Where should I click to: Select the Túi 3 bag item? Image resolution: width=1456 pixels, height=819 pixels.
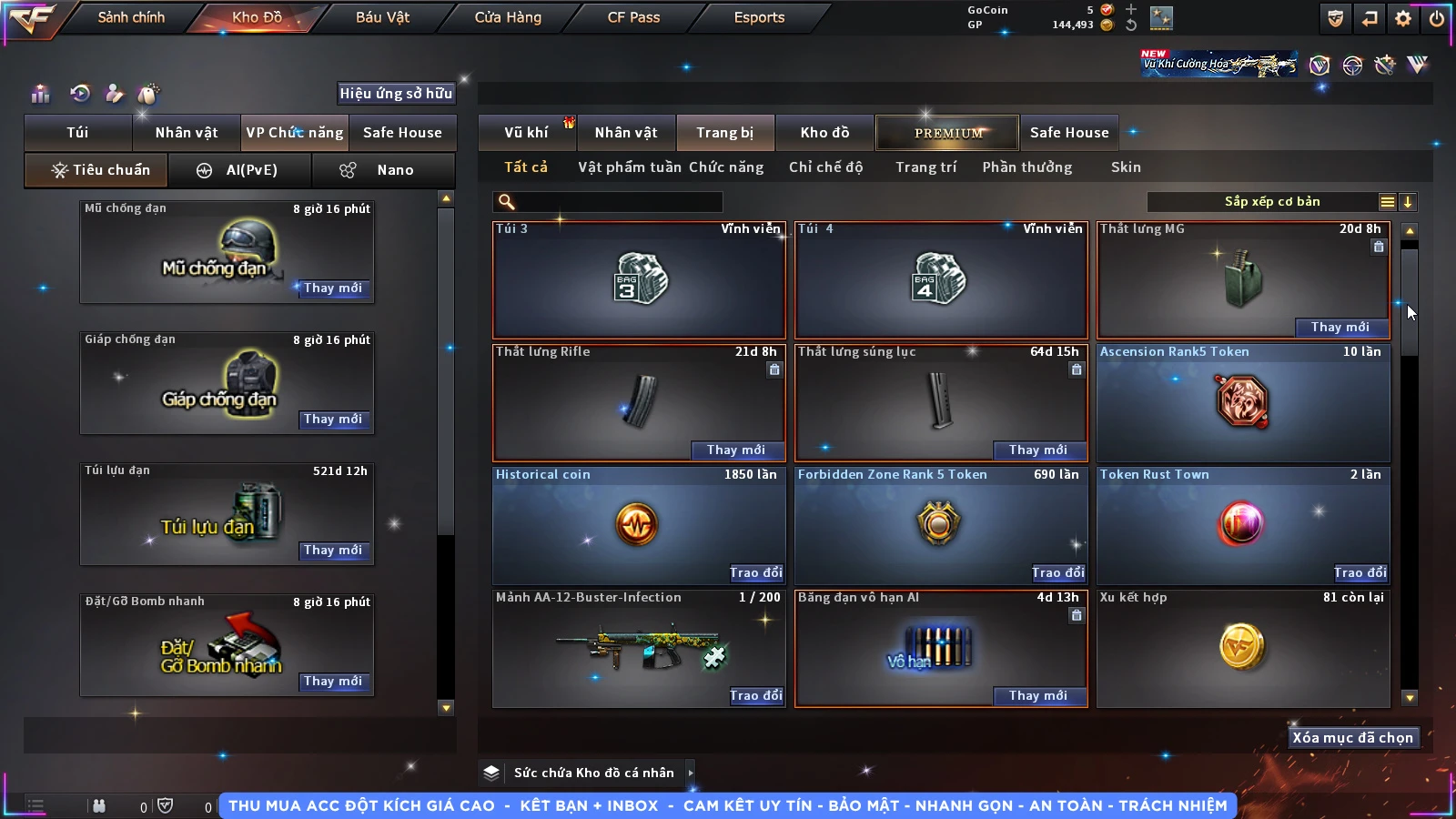coord(639,279)
